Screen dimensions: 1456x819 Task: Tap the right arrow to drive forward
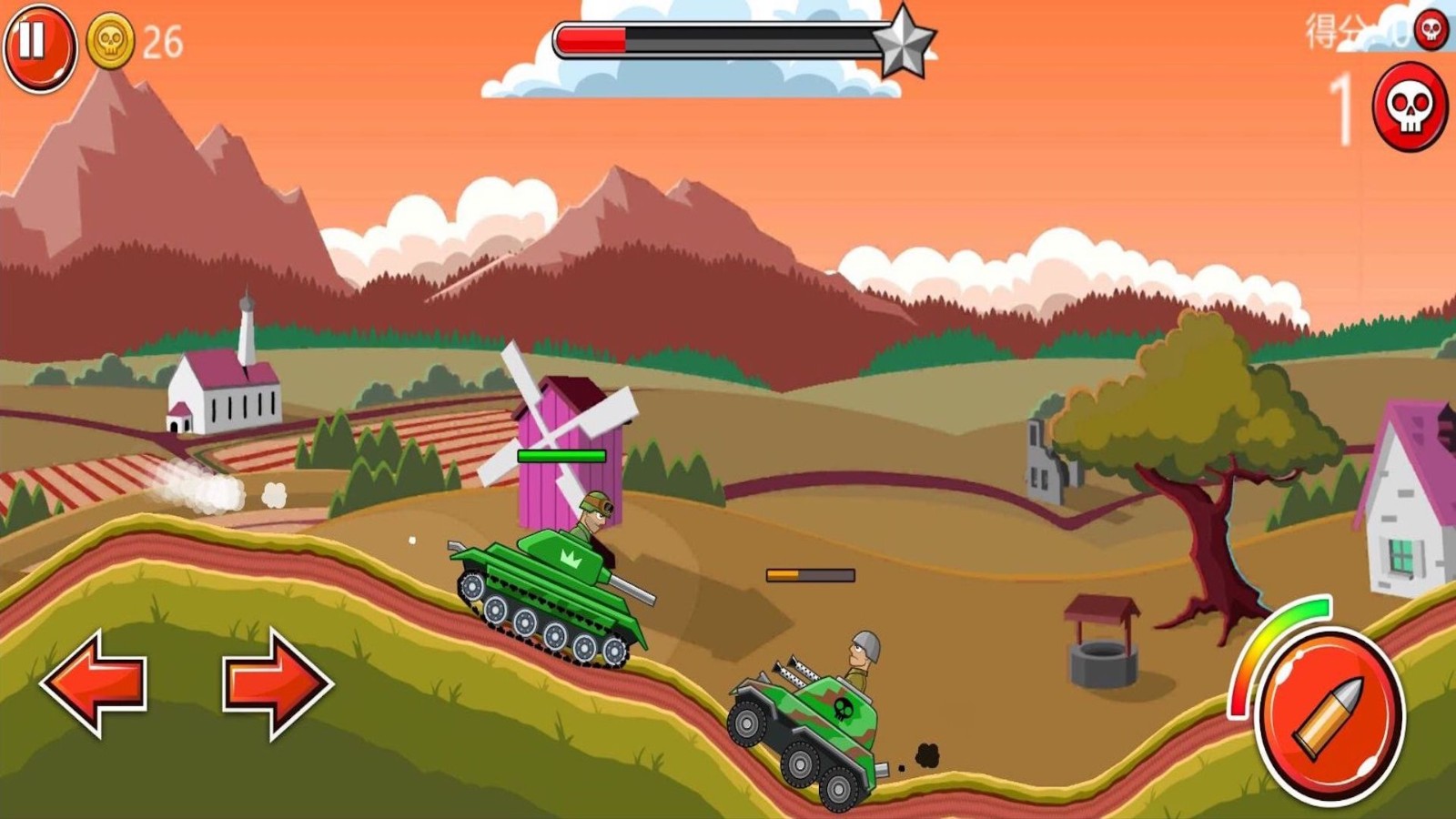(x=276, y=682)
